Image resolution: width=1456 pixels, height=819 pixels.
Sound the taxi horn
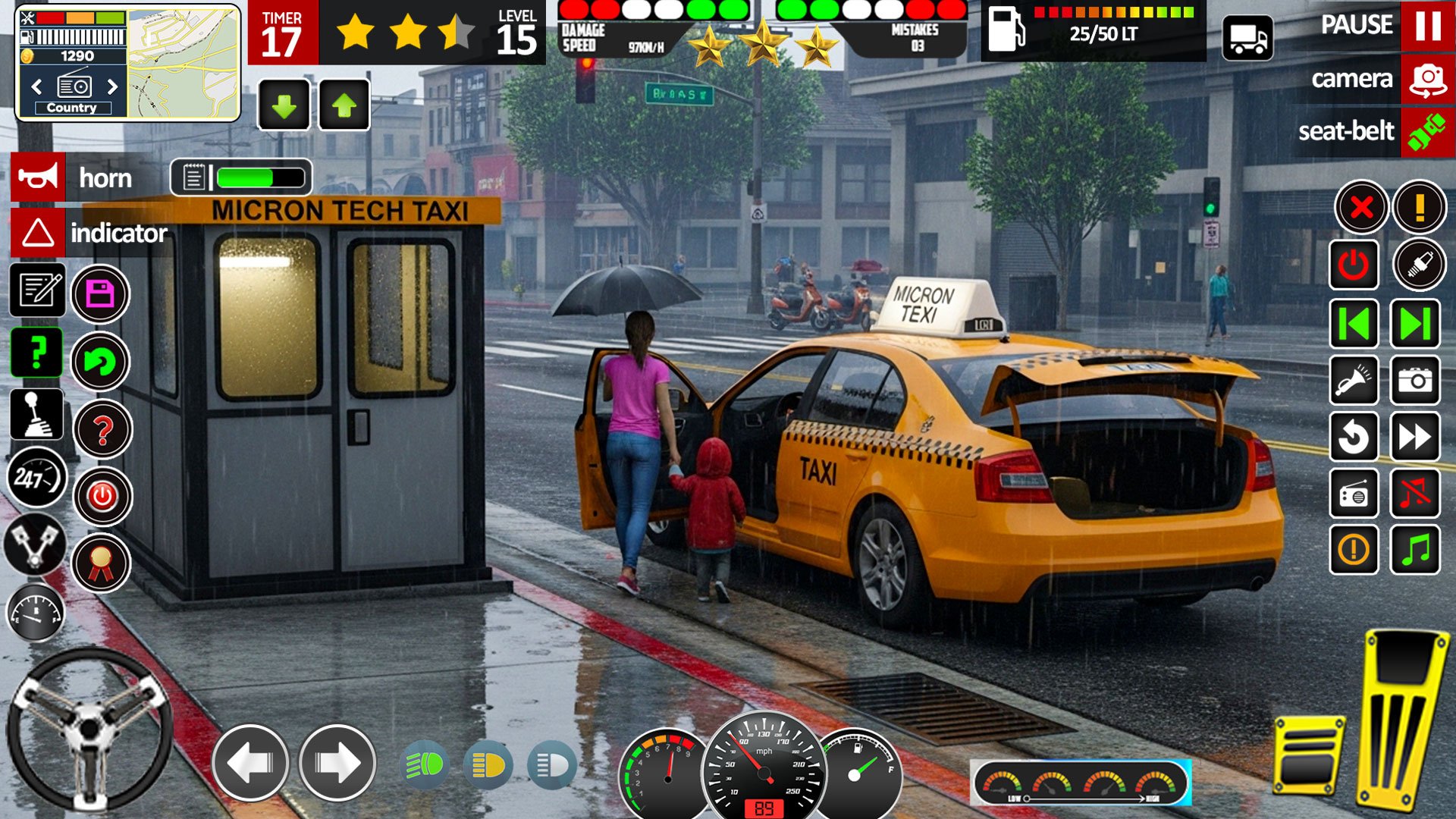click(x=36, y=179)
